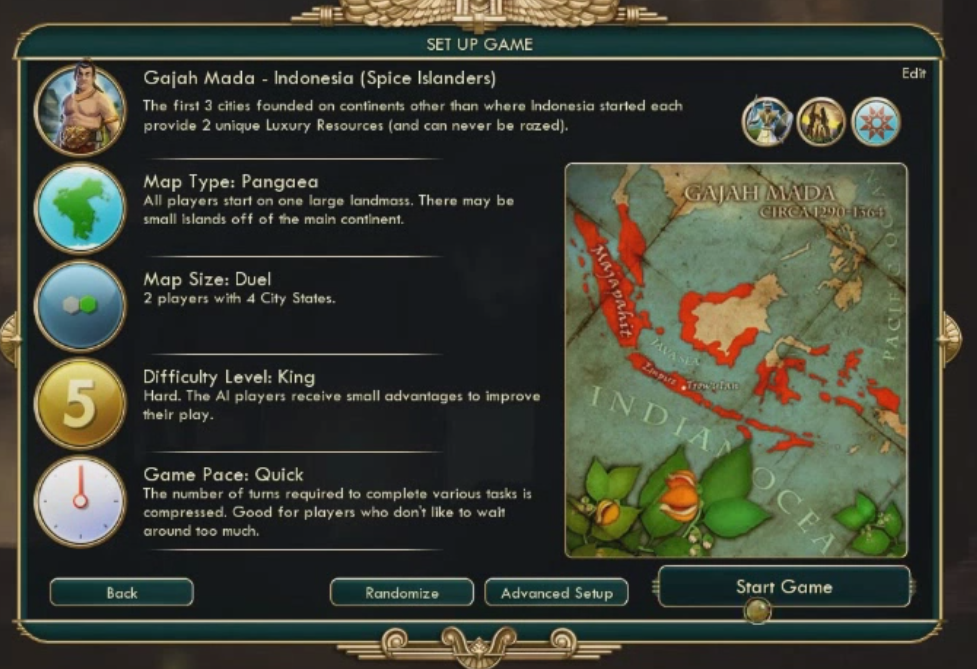This screenshot has height=669, width=977.
Task: Select the middle unique ability icon
Action: coord(821,122)
